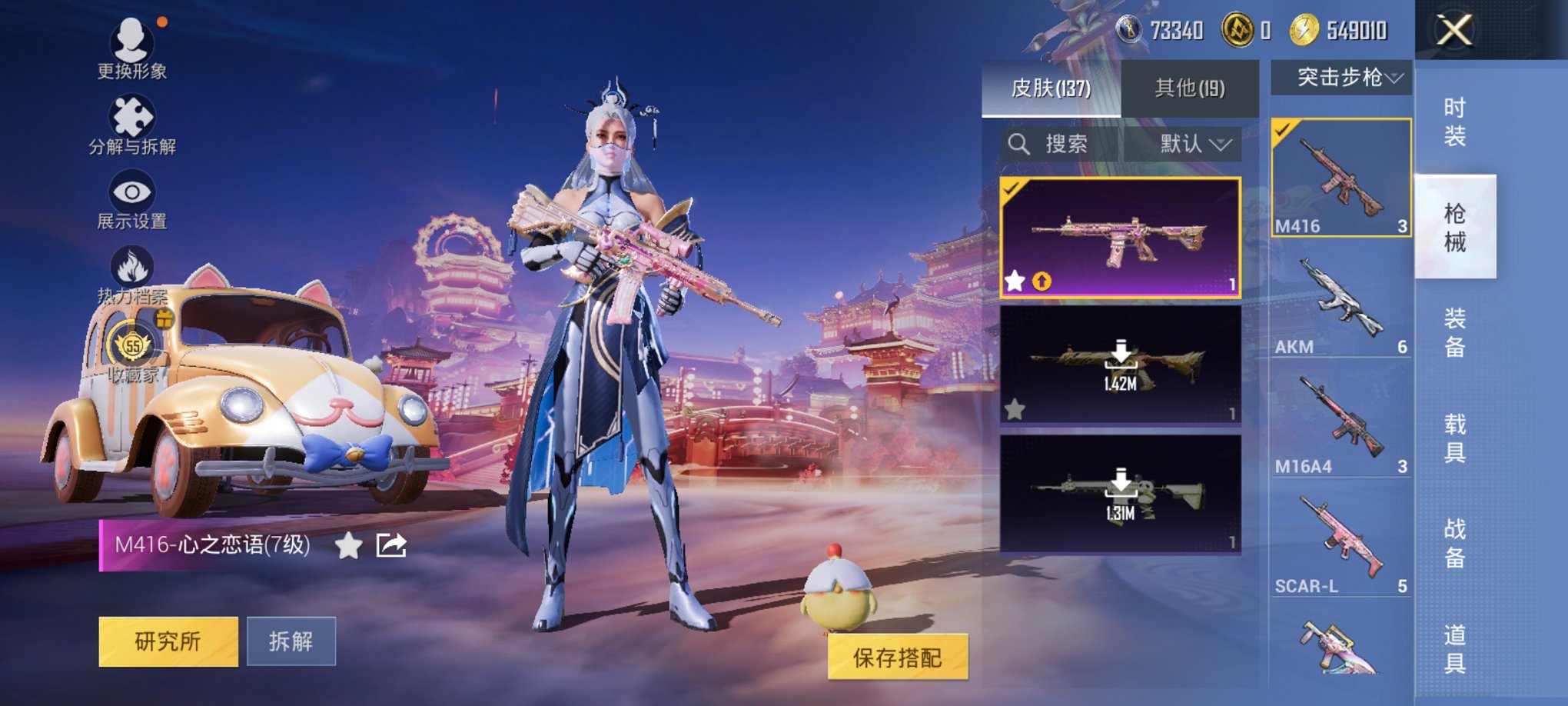This screenshot has width=1568, height=706.
Task: Open the 突击步枪 weapon category dropdown
Action: [1344, 78]
